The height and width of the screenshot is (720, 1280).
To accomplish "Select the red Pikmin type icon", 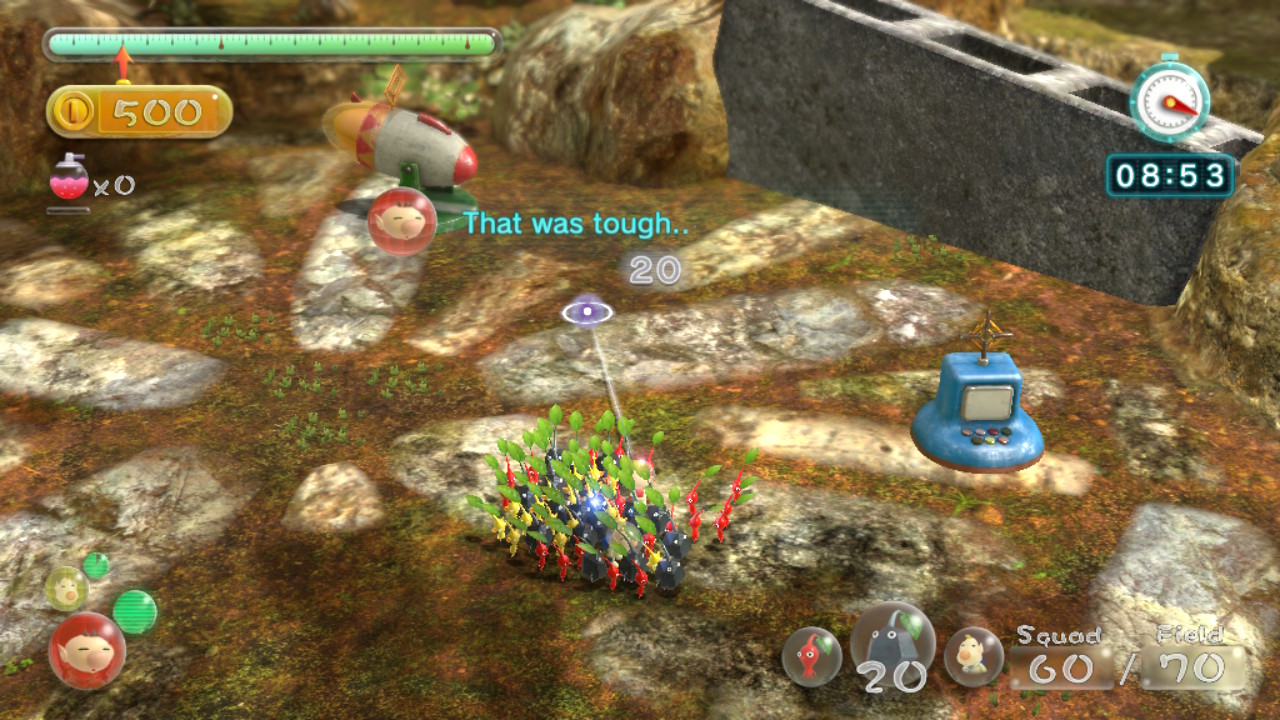I will [x=811, y=656].
